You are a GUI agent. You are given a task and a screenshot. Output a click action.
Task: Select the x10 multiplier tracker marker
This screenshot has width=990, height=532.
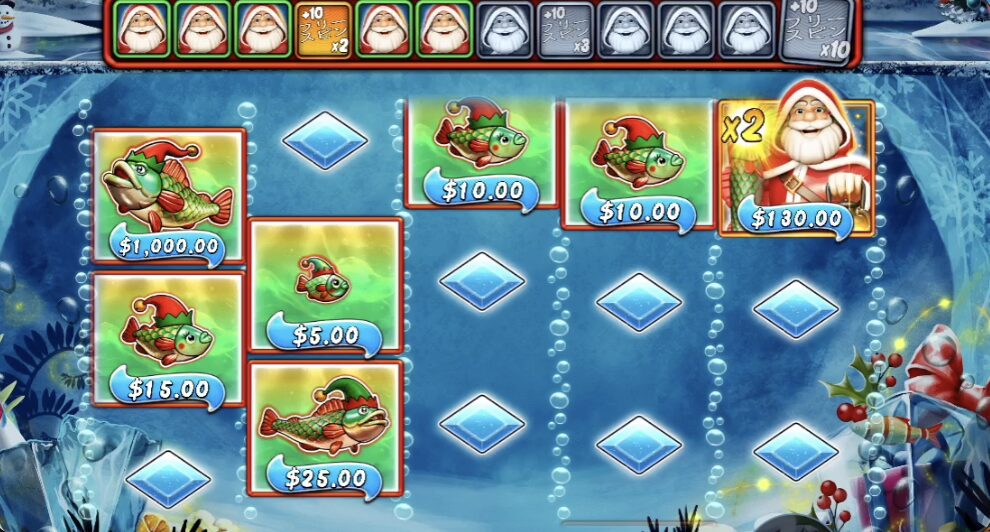click(x=814, y=30)
